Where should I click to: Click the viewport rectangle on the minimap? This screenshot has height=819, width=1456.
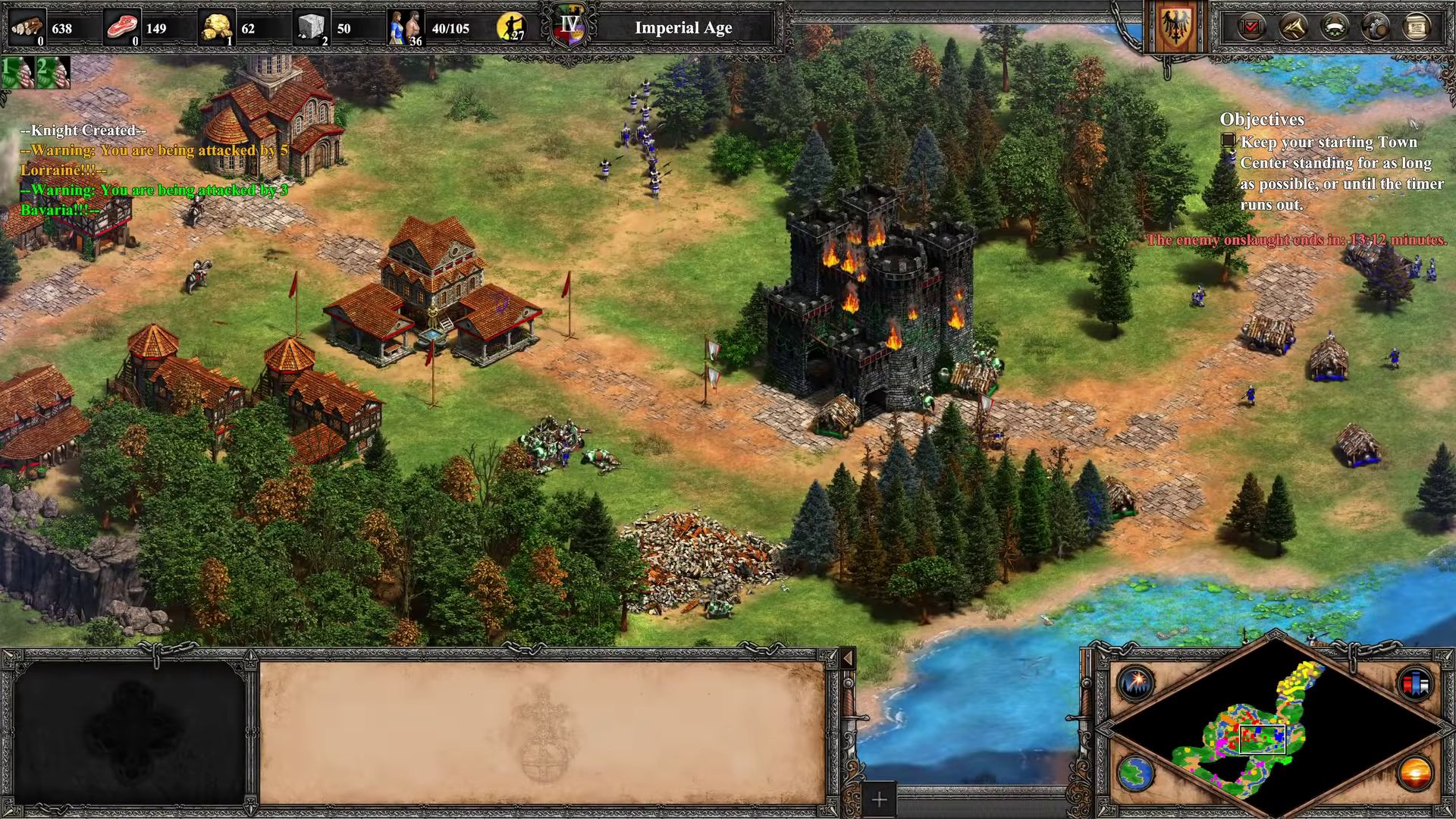point(1263,739)
